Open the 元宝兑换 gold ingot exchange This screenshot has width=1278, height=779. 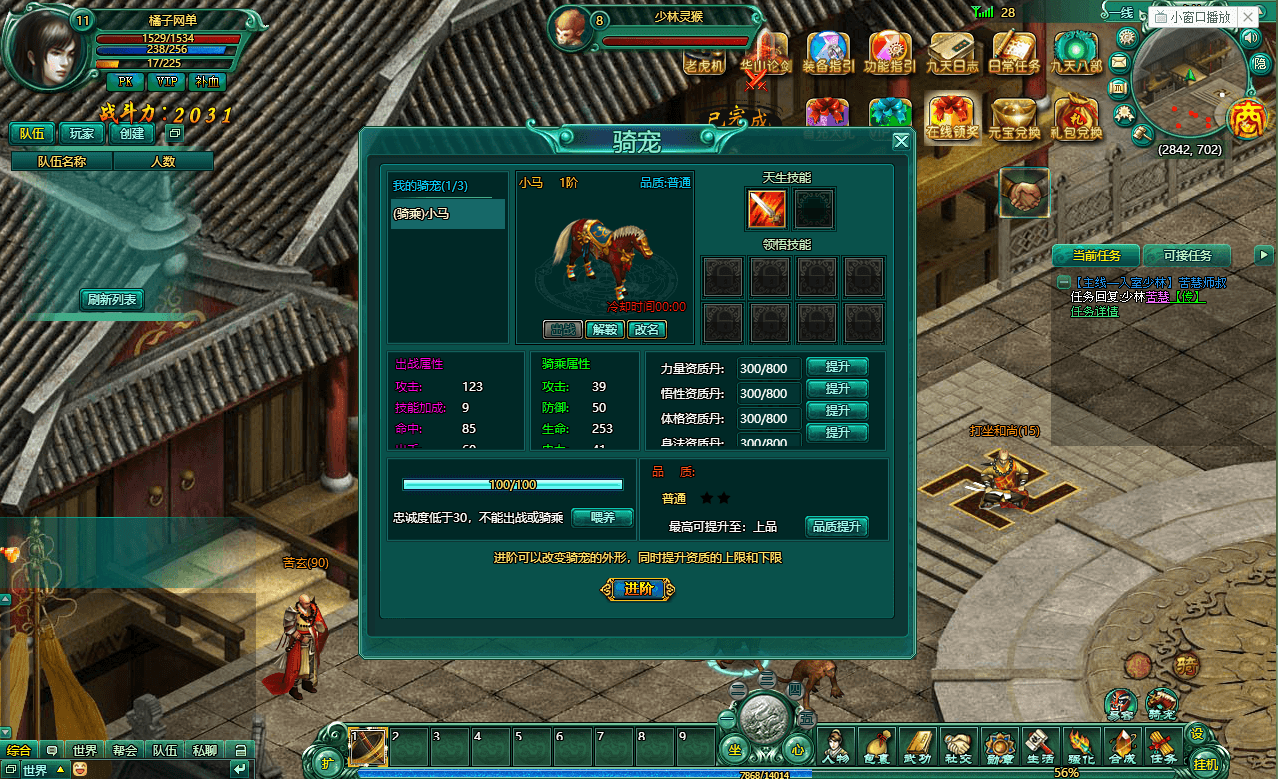click(1014, 119)
